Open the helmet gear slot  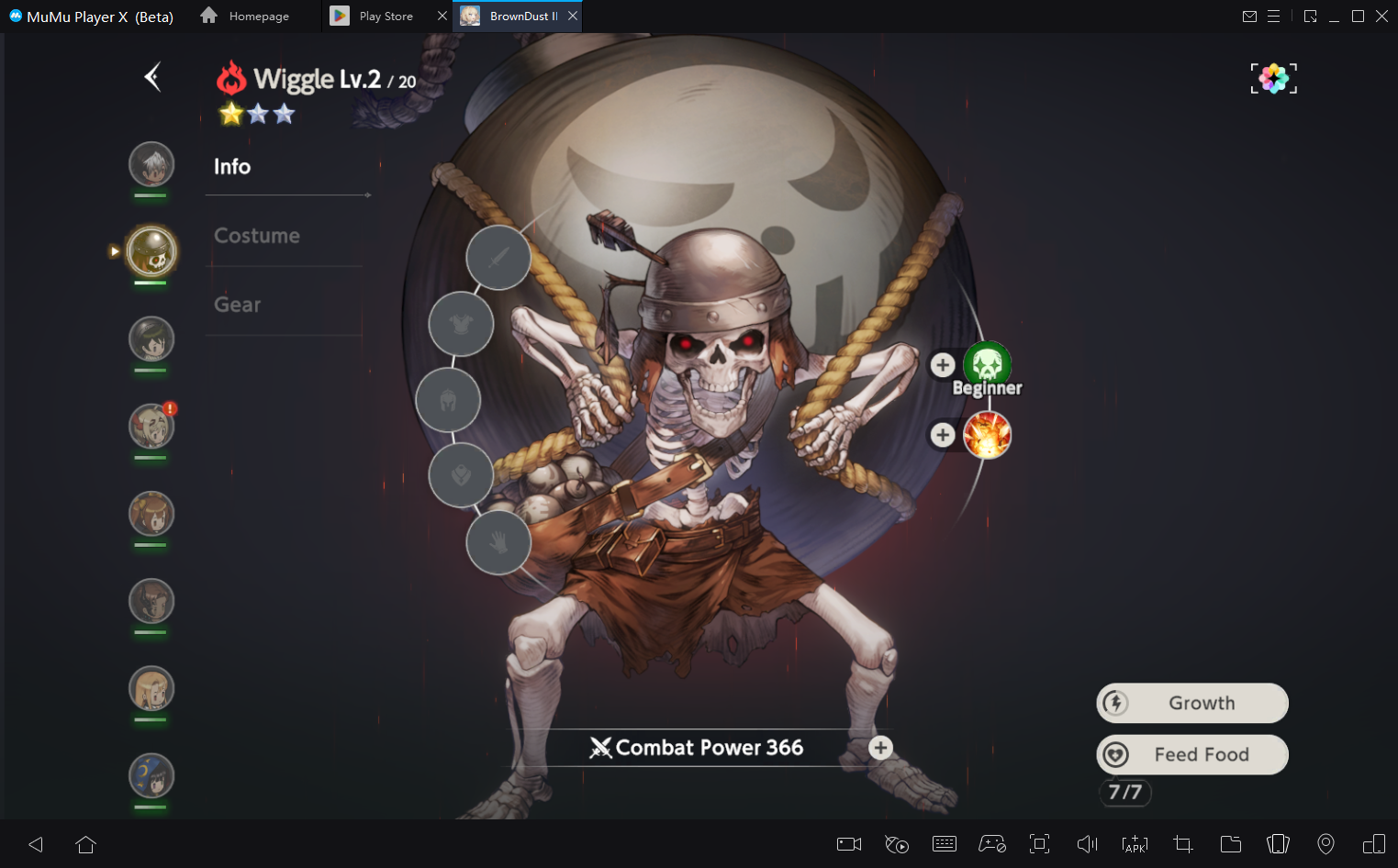448,400
